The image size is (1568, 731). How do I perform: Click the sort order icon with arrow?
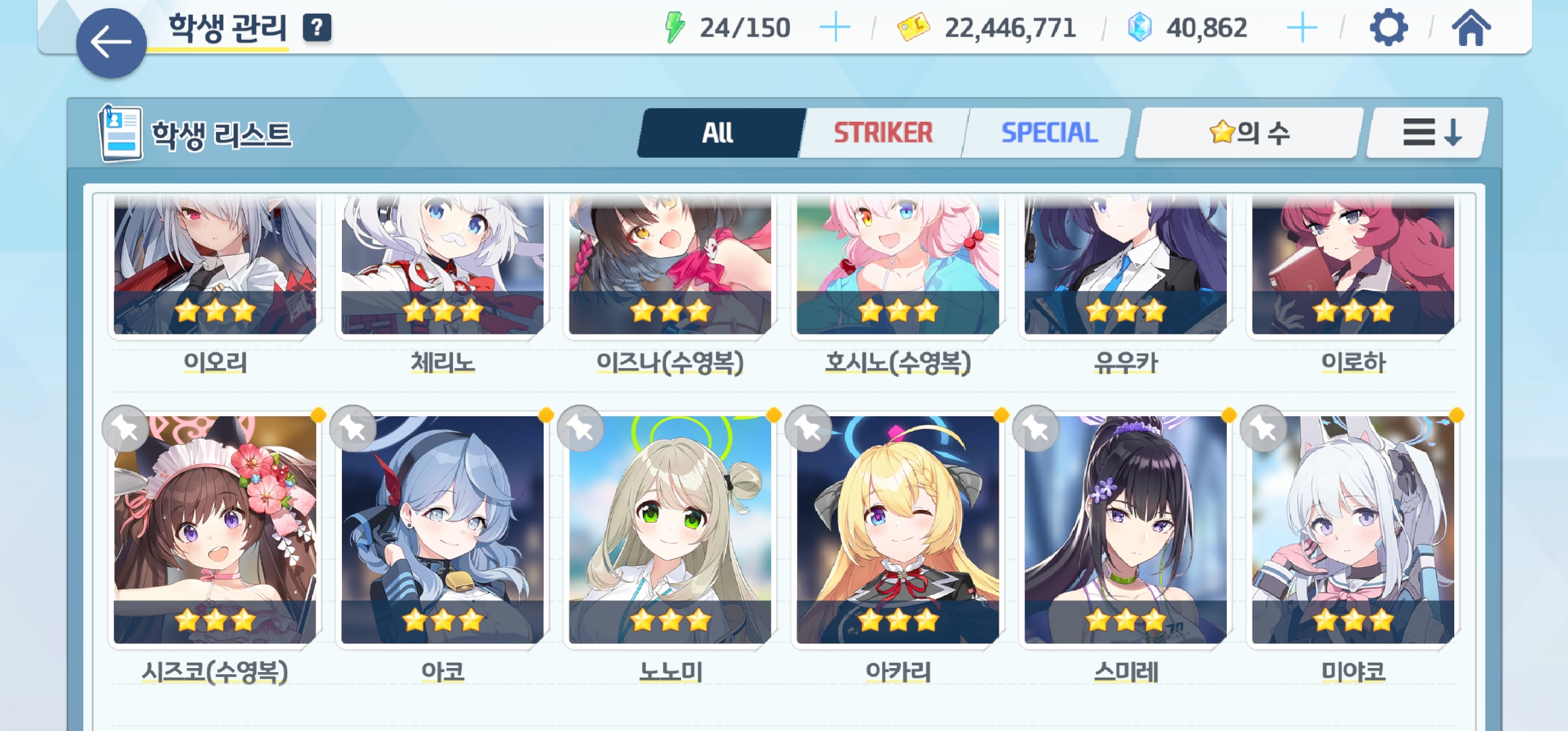1427,133
